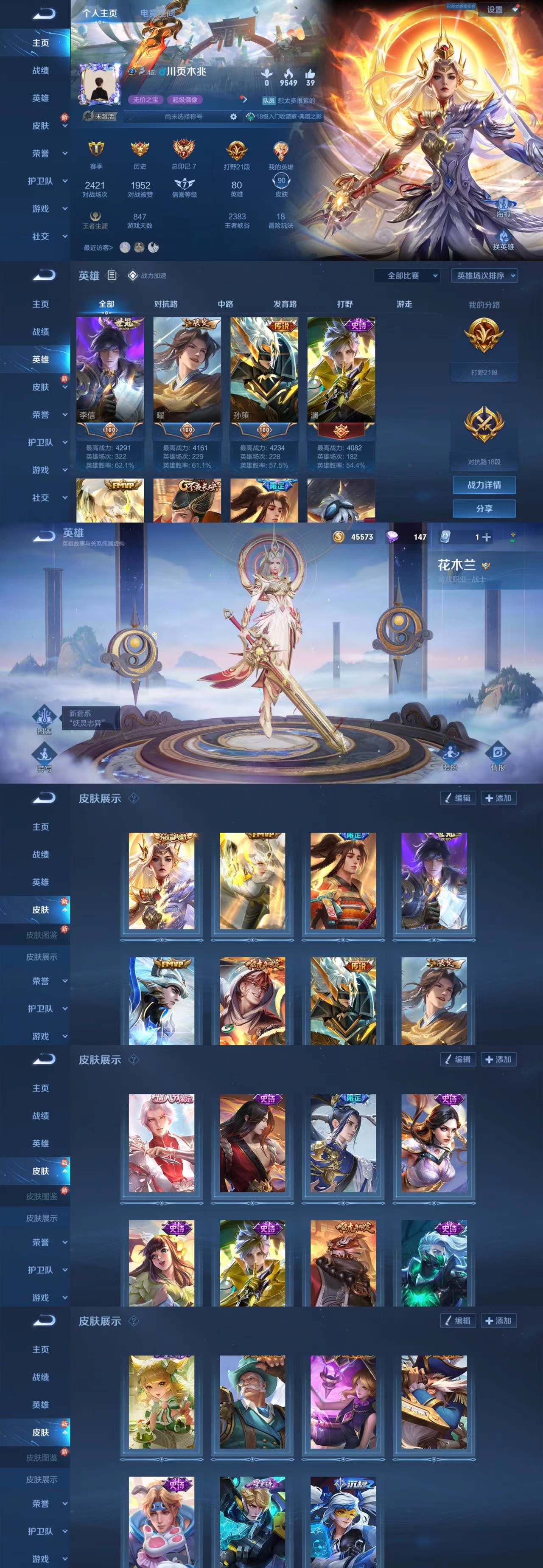543x1568 pixels.
Task: Open the 设置 settings icon
Action: (x=498, y=10)
